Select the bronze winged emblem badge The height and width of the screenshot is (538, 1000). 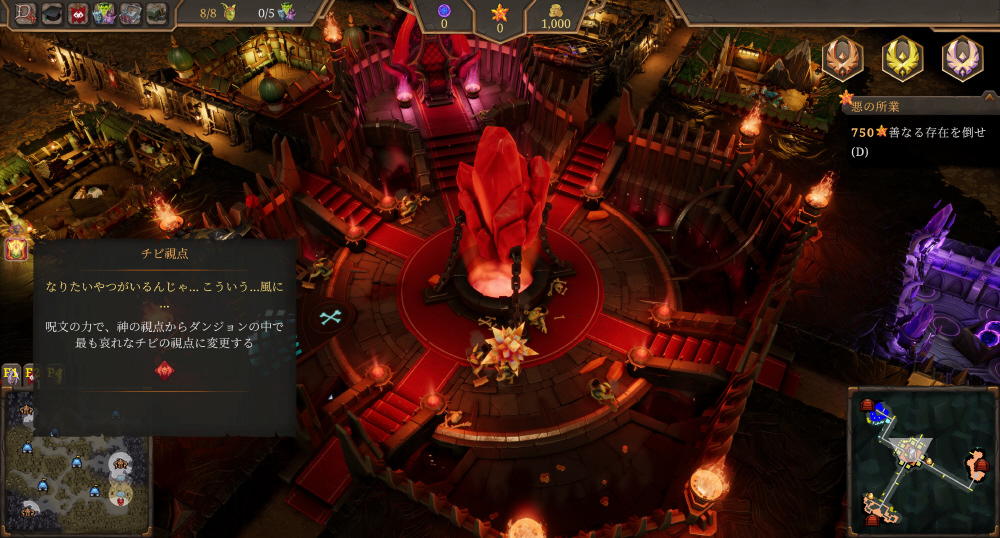coord(842,58)
